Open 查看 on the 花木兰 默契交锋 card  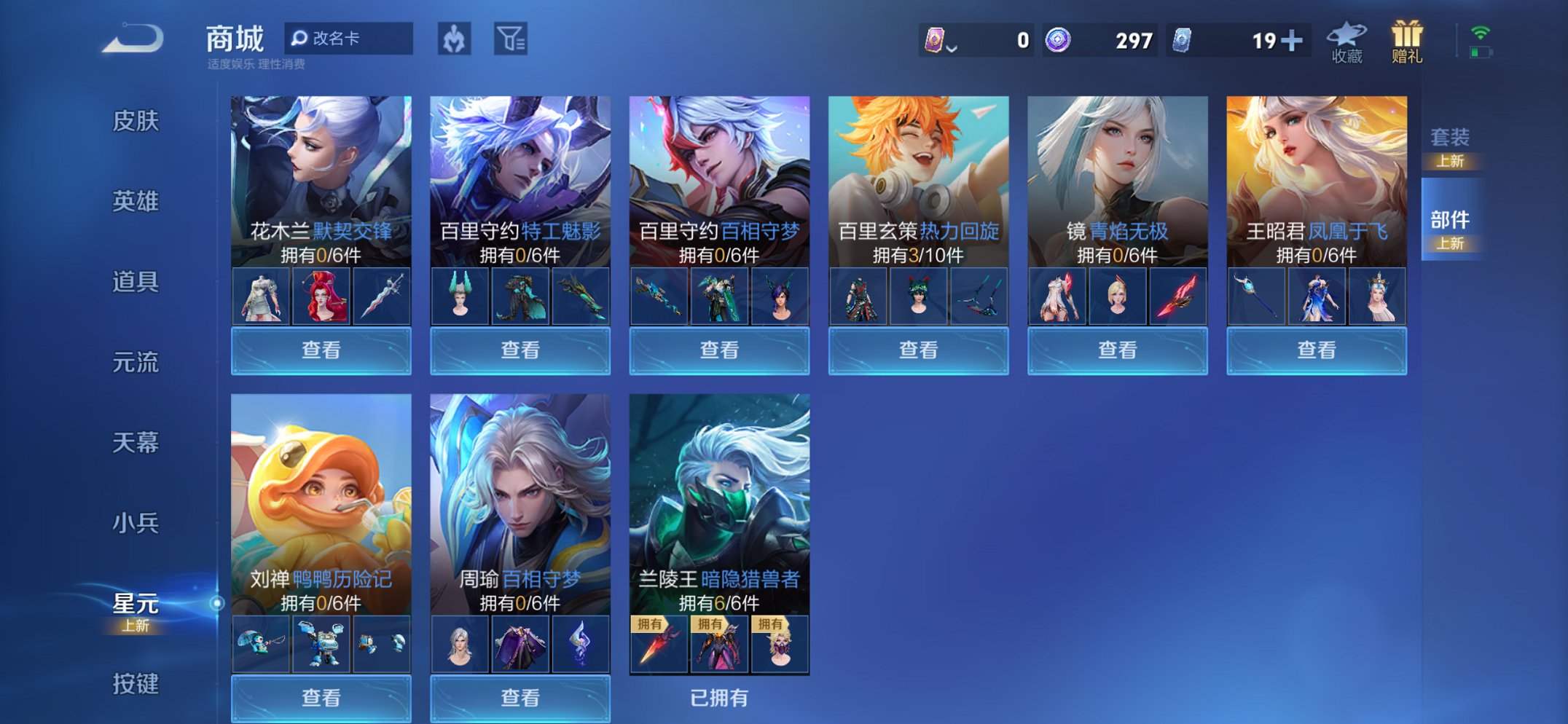[x=321, y=350]
